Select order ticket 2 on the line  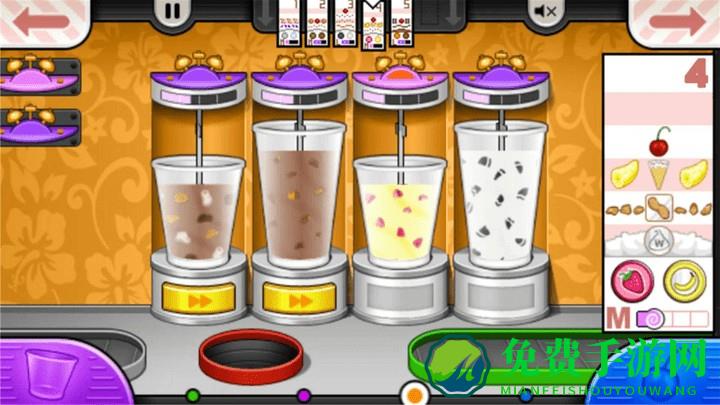pyautogui.click(x=316, y=24)
